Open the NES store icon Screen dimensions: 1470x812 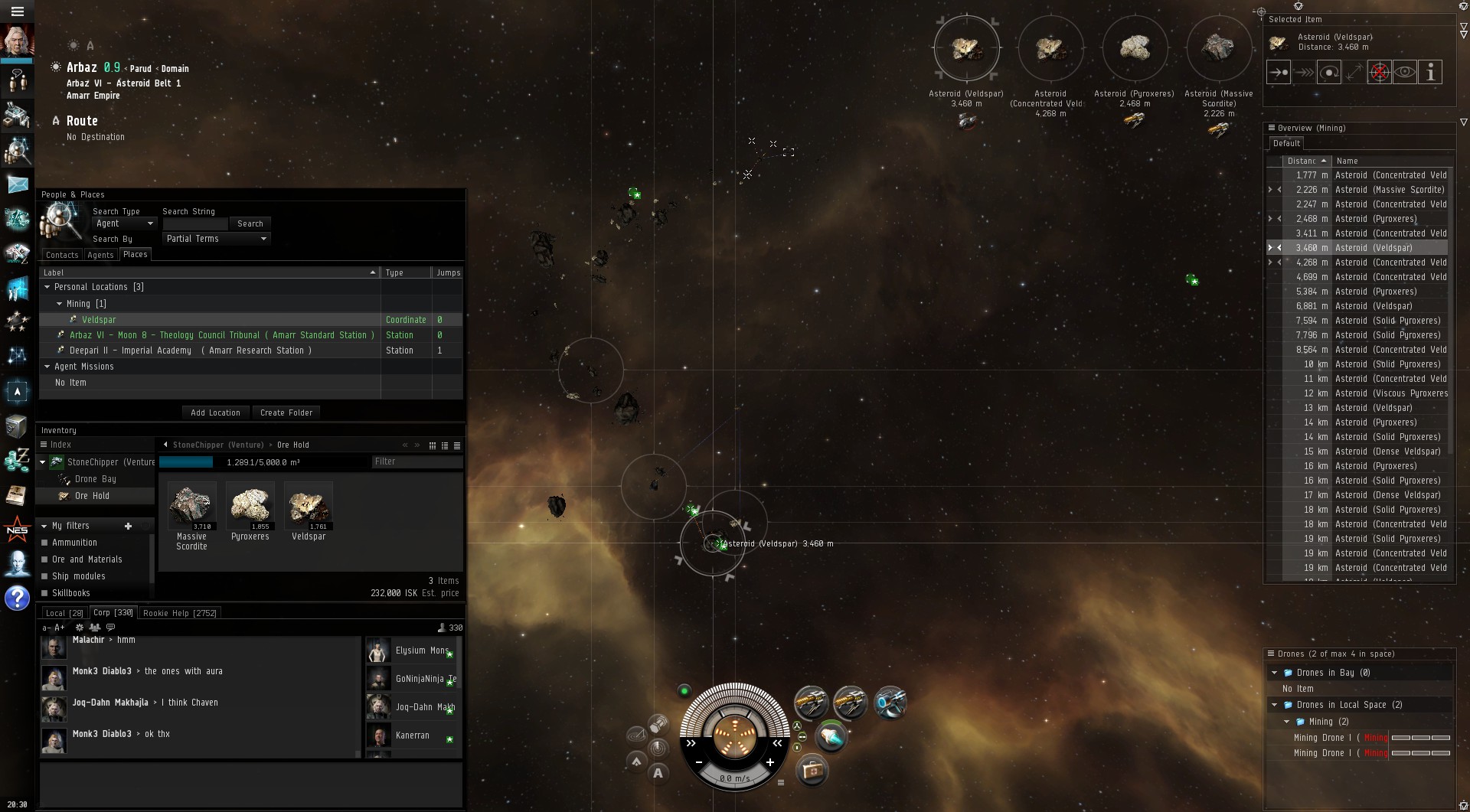click(x=17, y=530)
